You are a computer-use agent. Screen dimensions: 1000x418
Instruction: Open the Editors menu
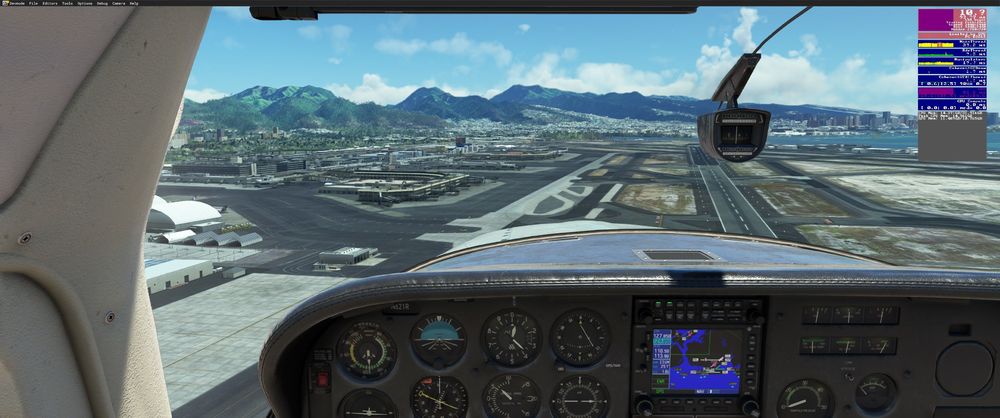[x=50, y=3]
